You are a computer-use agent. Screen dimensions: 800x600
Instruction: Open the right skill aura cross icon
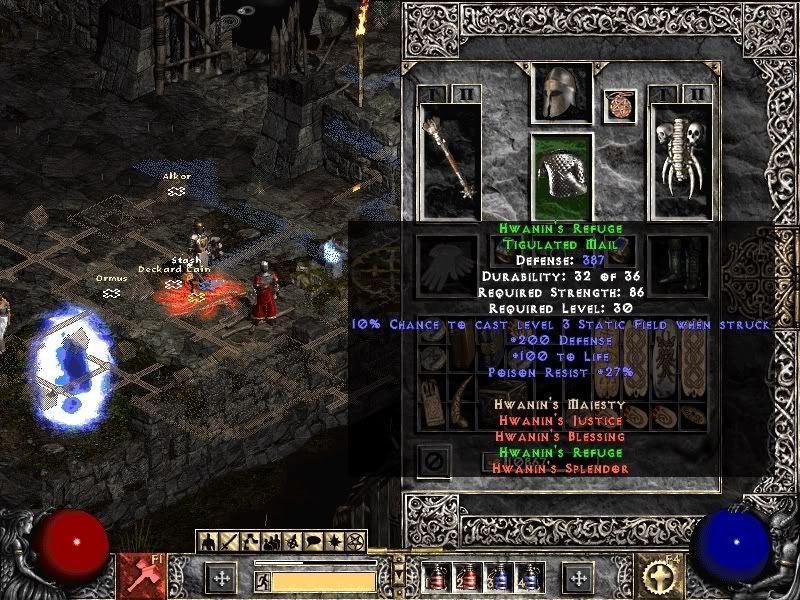pos(661,576)
